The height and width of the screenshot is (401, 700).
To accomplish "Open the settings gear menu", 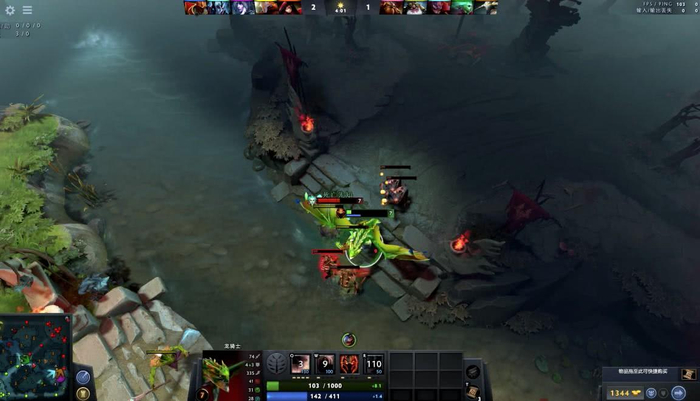I will [x=11, y=10].
